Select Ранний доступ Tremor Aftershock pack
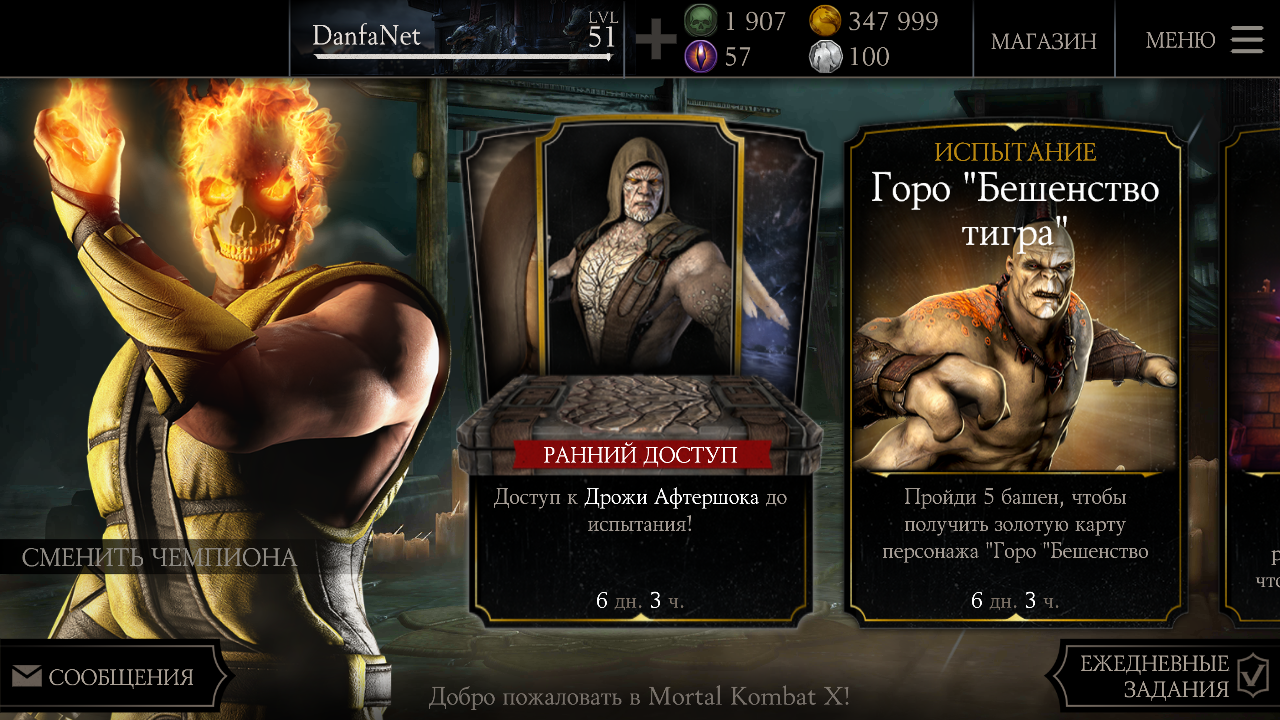This screenshot has height=720, width=1280. point(640,370)
